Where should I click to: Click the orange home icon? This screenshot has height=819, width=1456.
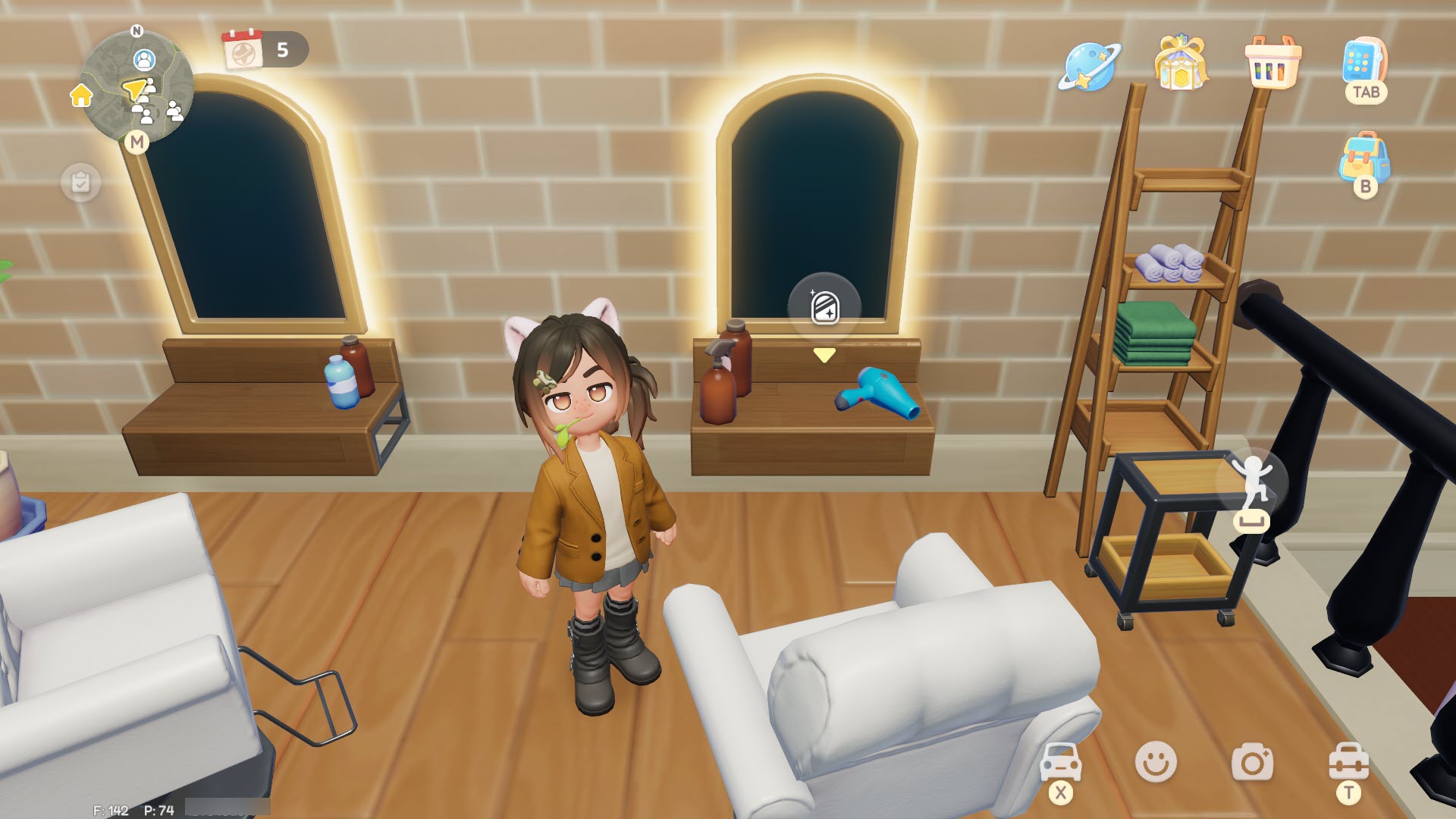(81, 96)
